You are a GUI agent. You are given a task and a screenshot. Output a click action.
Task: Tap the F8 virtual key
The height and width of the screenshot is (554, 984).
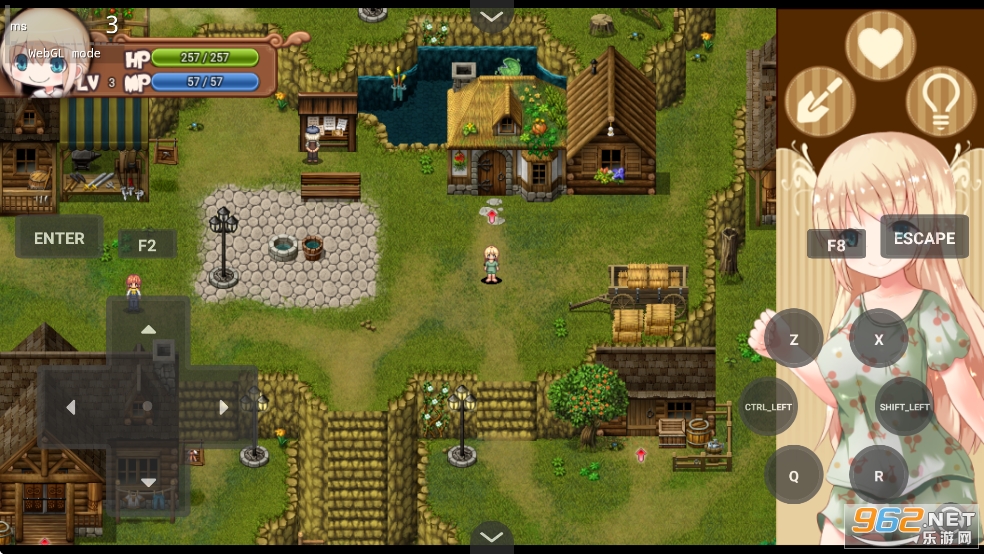[x=836, y=245]
